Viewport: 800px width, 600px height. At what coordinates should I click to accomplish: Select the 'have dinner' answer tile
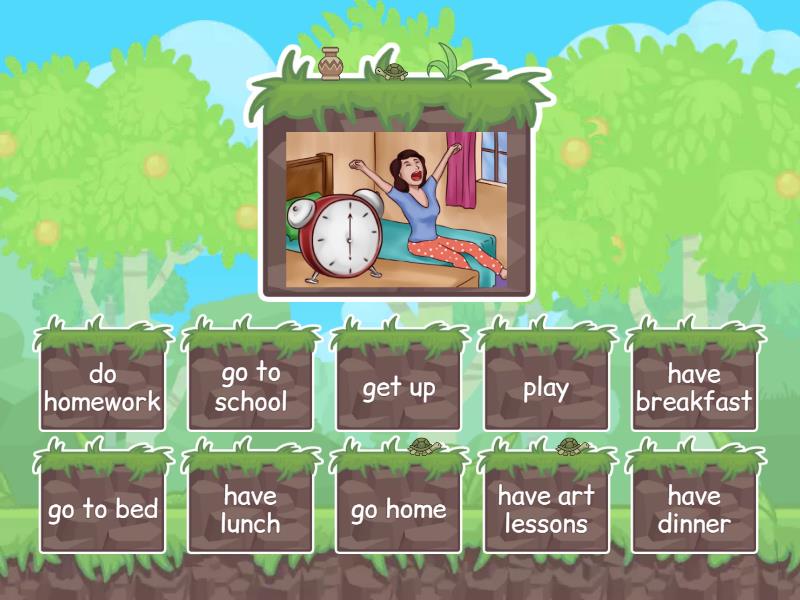point(694,510)
